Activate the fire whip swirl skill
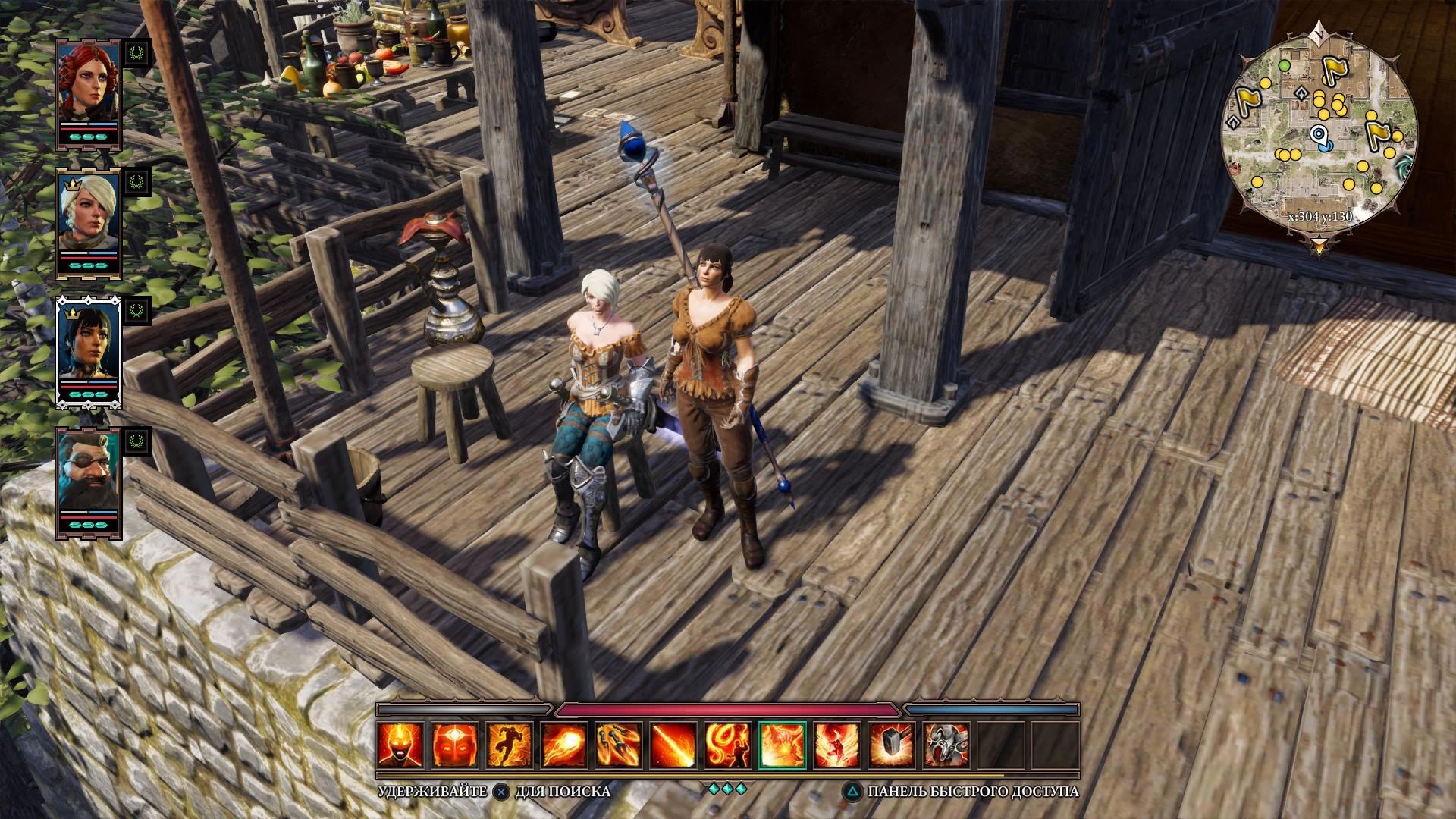 pyautogui.click(x=728, y=745)
